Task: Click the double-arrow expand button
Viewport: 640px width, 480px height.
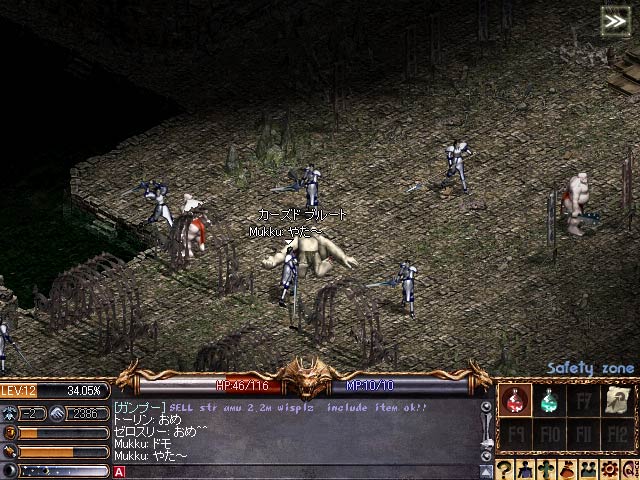Action: (x=614, y=19)
